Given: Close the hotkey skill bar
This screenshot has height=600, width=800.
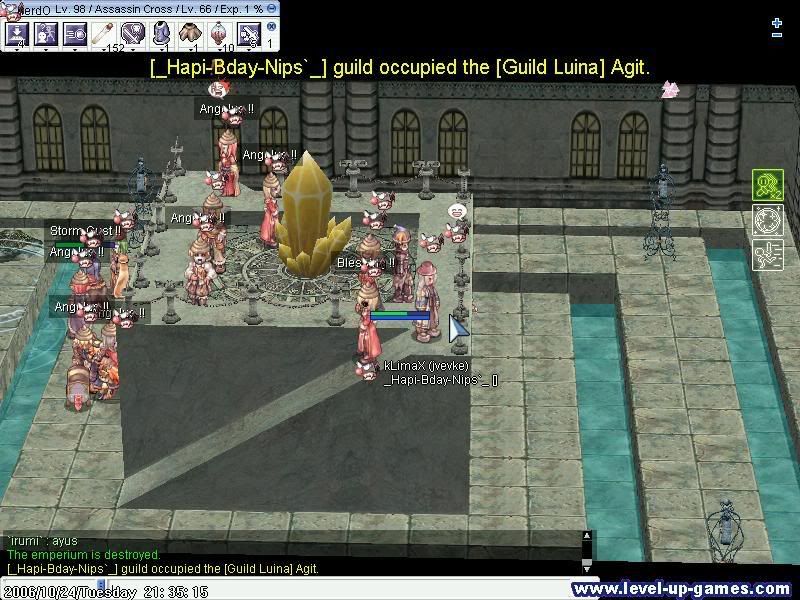Looking at the screenshot, I should coord(271,27).
